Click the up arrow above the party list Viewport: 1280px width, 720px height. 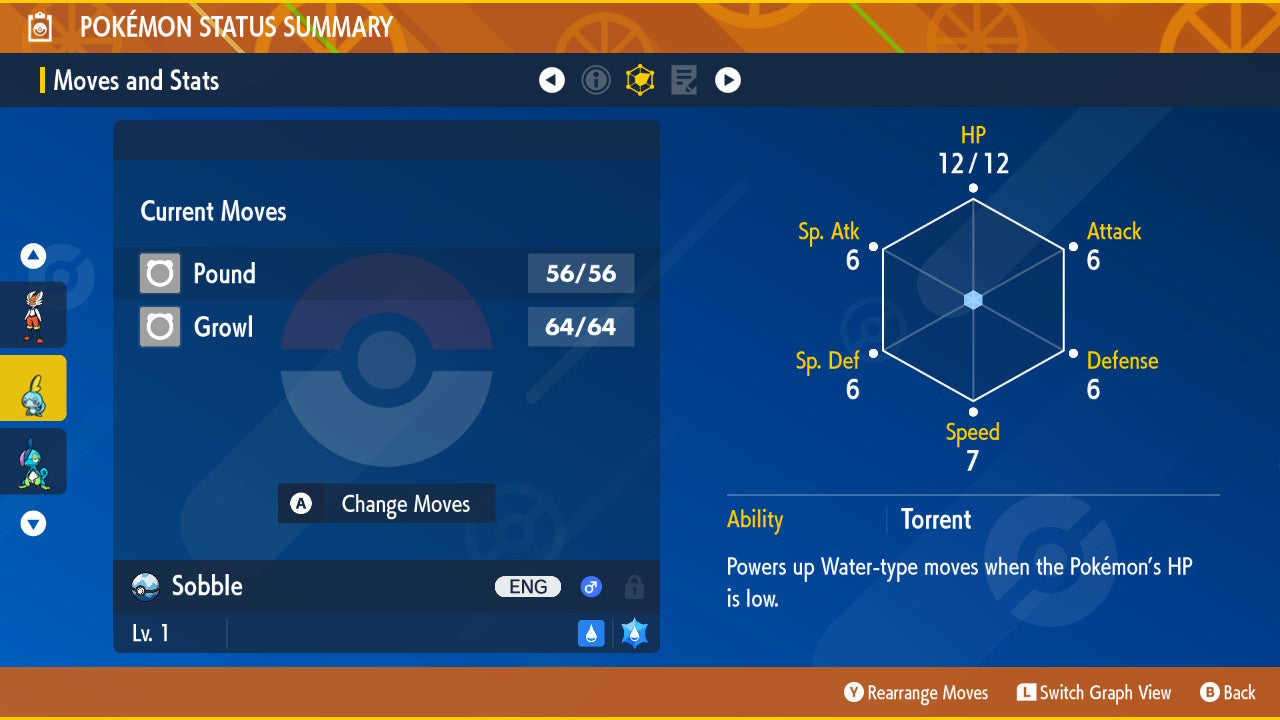pyautogui.click(x=33, y=256)
